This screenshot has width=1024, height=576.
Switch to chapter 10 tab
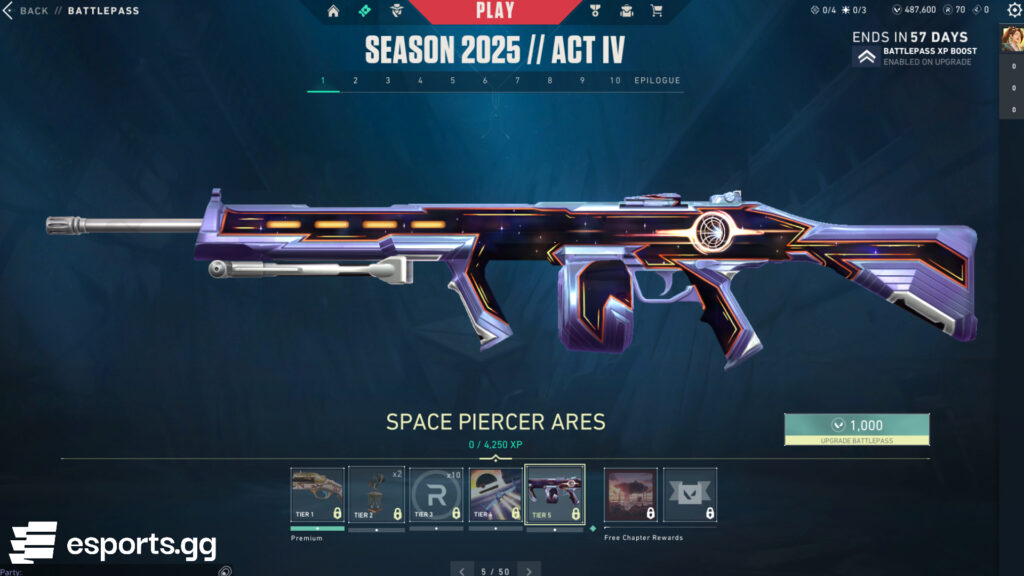(614, 81)
